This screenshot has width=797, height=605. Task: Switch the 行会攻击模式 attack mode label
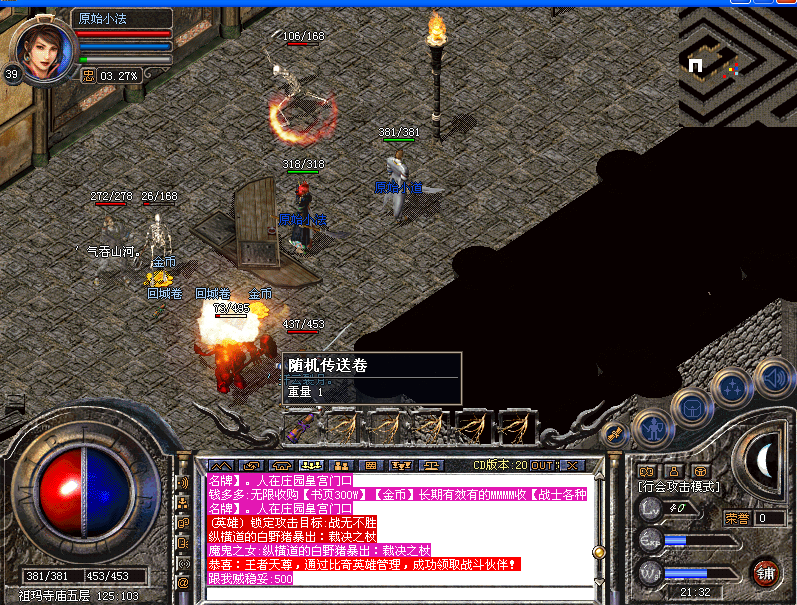click(679, 486)
